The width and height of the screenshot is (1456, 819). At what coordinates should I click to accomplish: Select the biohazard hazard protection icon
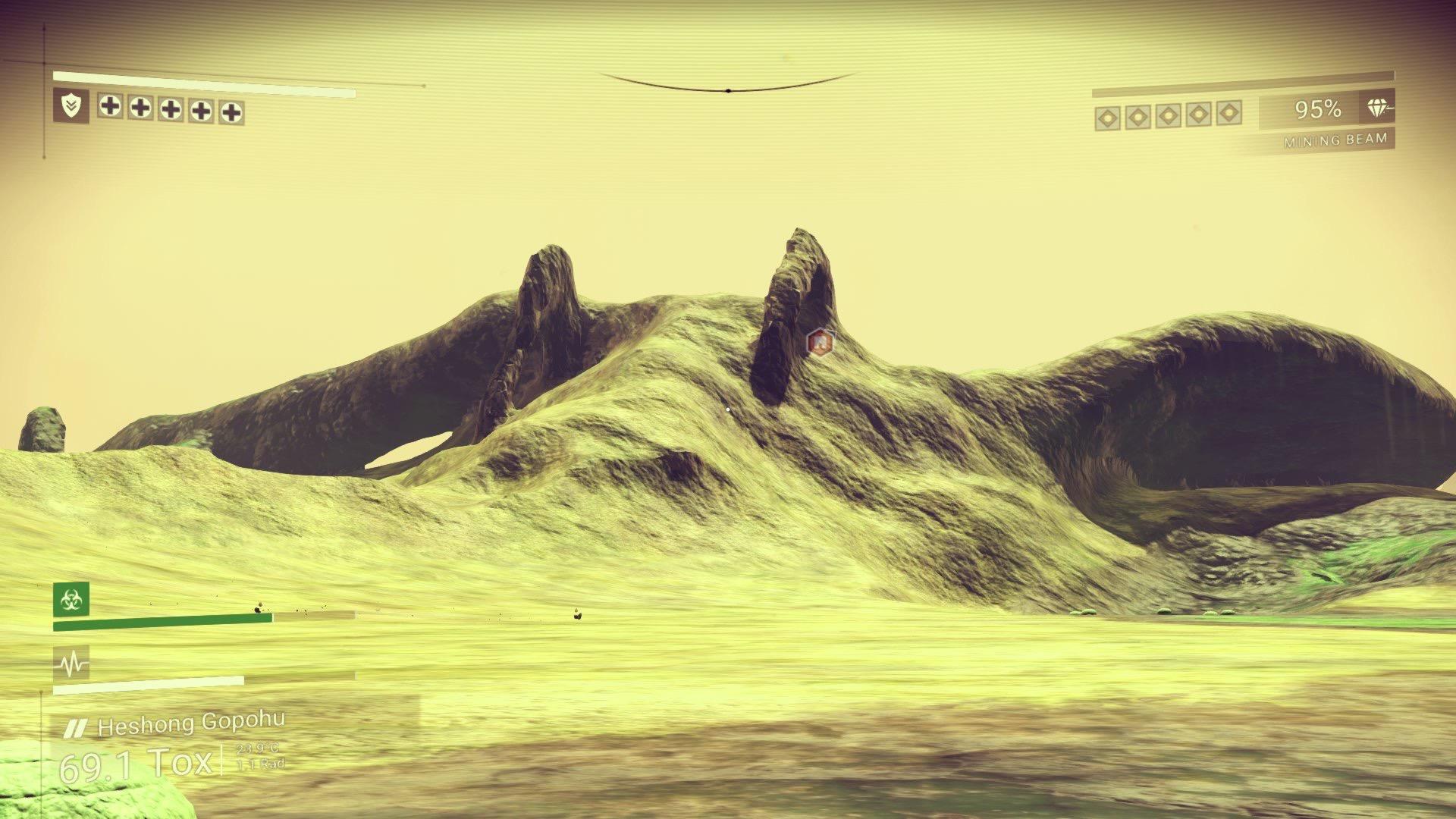(71, 600)
